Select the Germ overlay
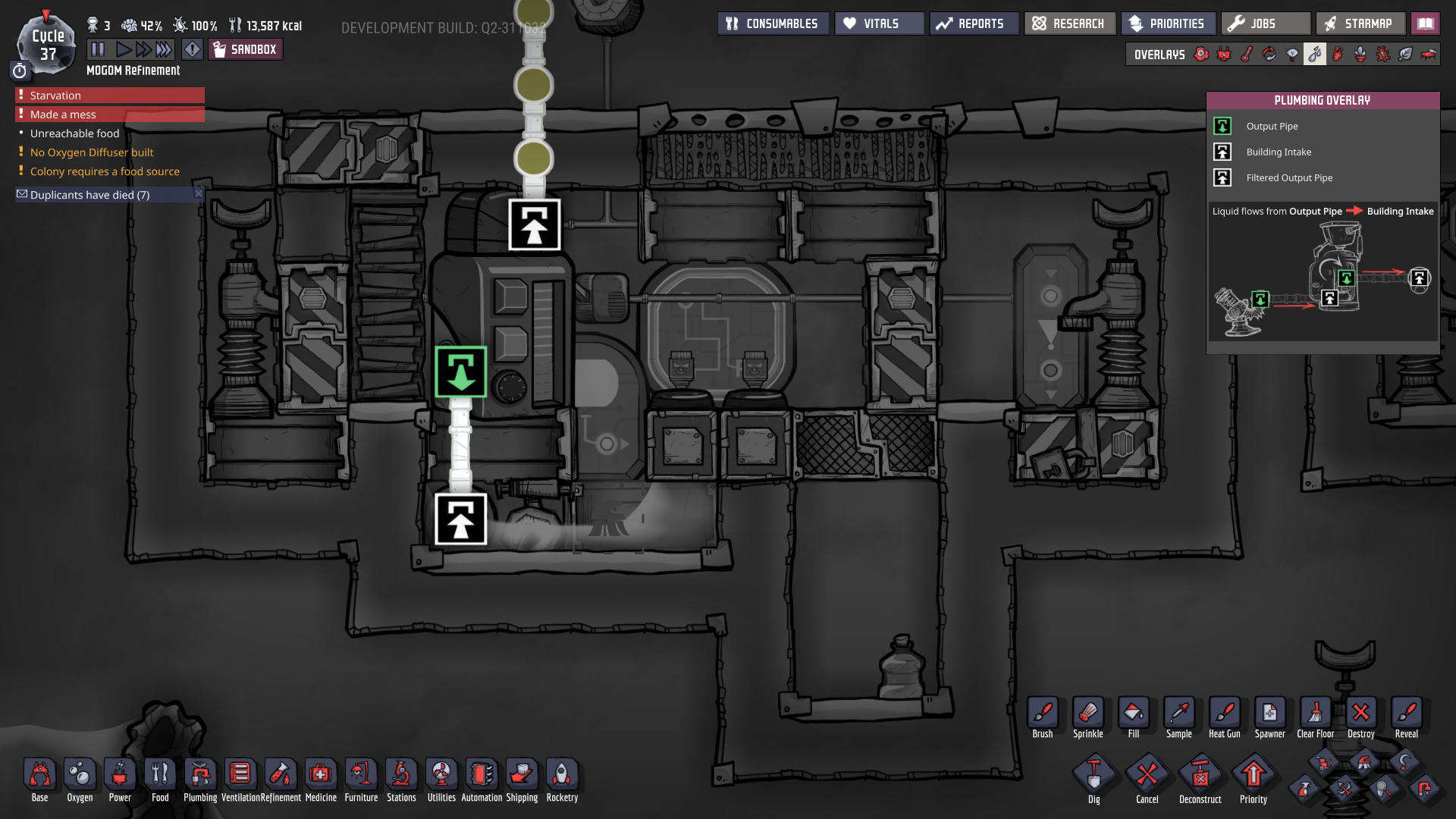Viewport: 1456px width, 819px height. click(x=1382, y=54)
